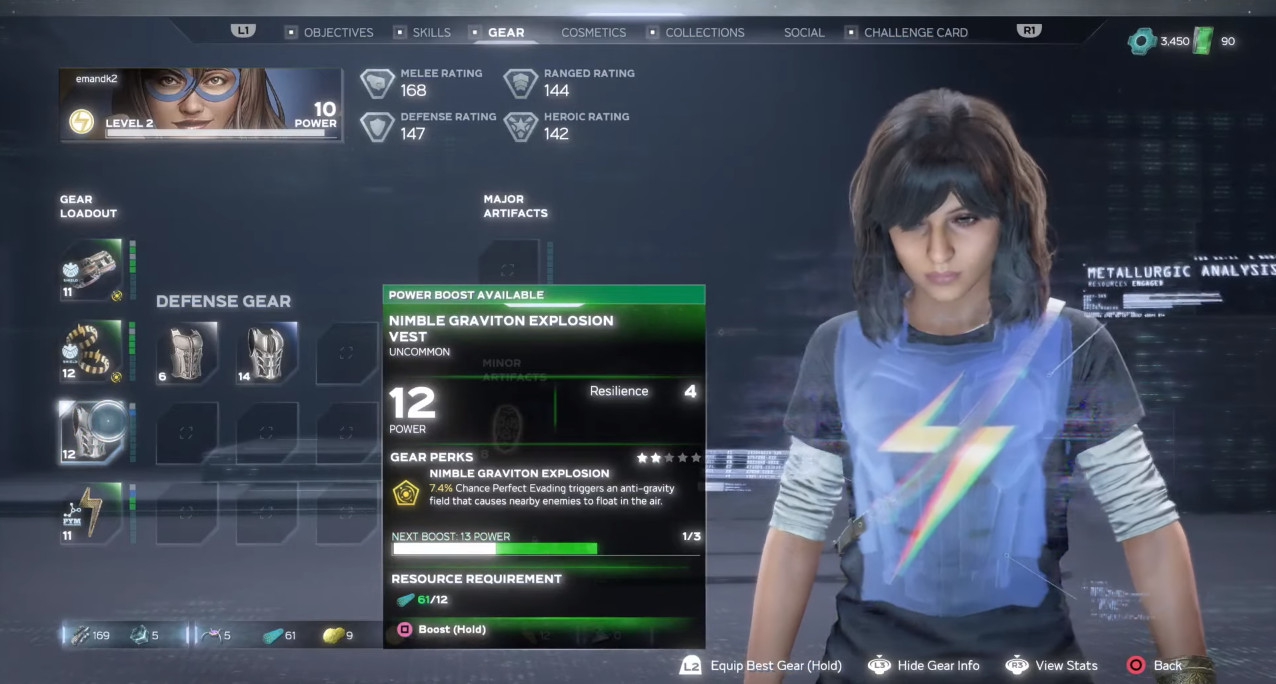The image size is (1276, 684).
Task: Choose the power 12 stretchy arm ranged slot
Action: coord(91,352)
